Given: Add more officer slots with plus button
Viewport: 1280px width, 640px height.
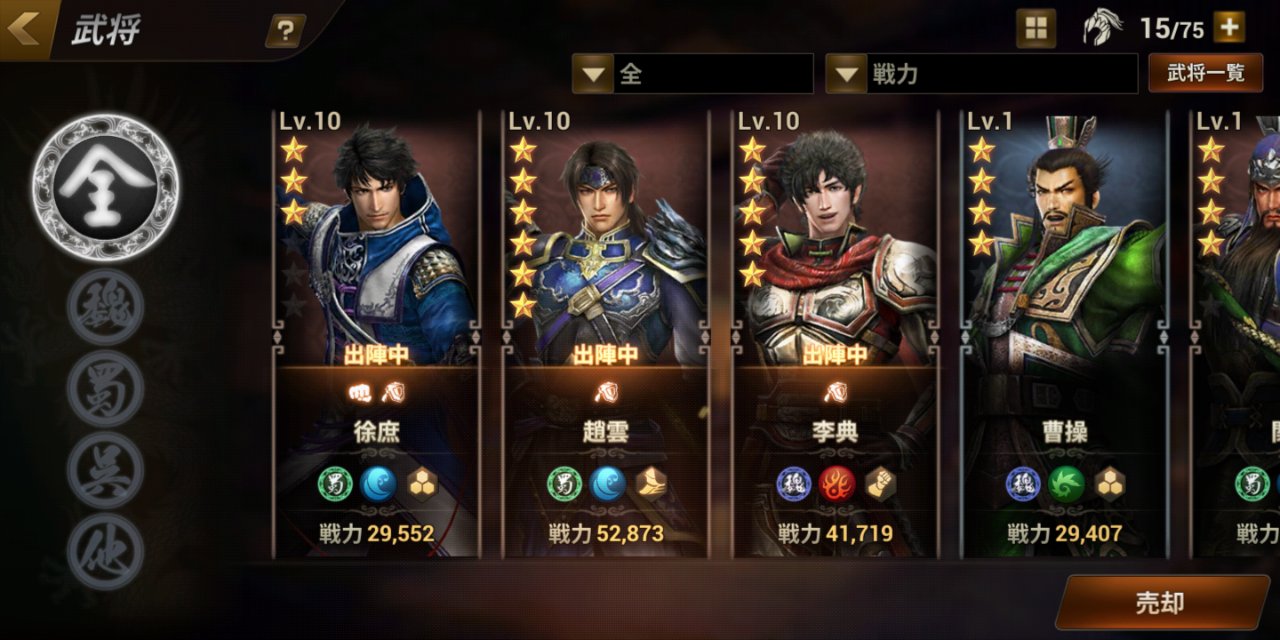Looking at the screenshot, I should pyautogui.click(x=1229, y=28).
